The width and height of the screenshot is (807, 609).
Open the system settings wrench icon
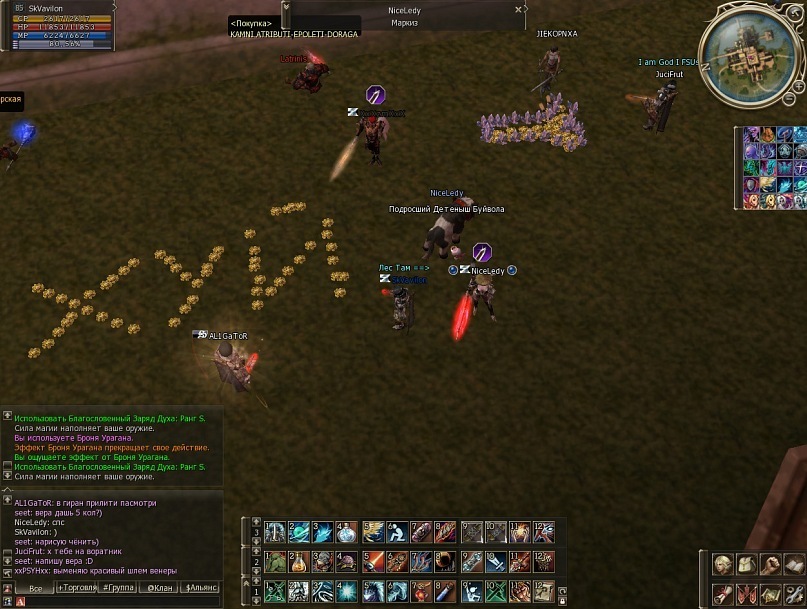click(794, 594)
